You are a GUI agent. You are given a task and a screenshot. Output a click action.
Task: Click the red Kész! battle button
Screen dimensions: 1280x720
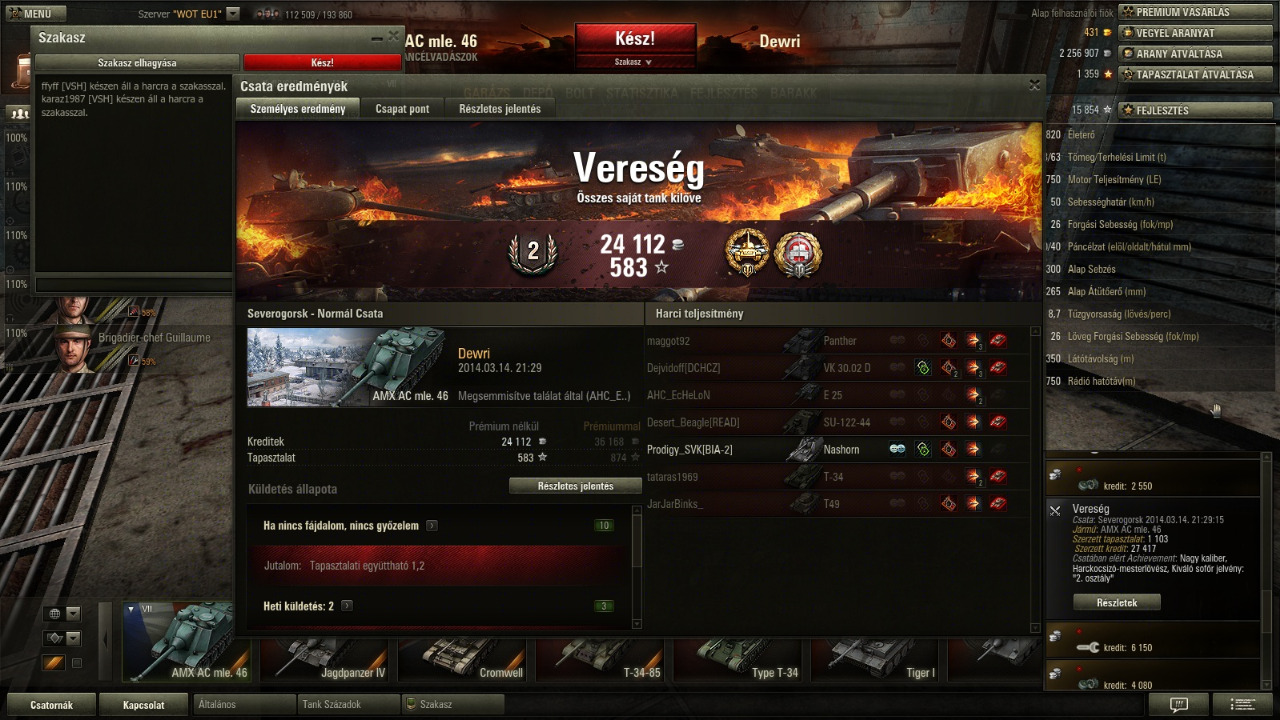tap(635, 39)
